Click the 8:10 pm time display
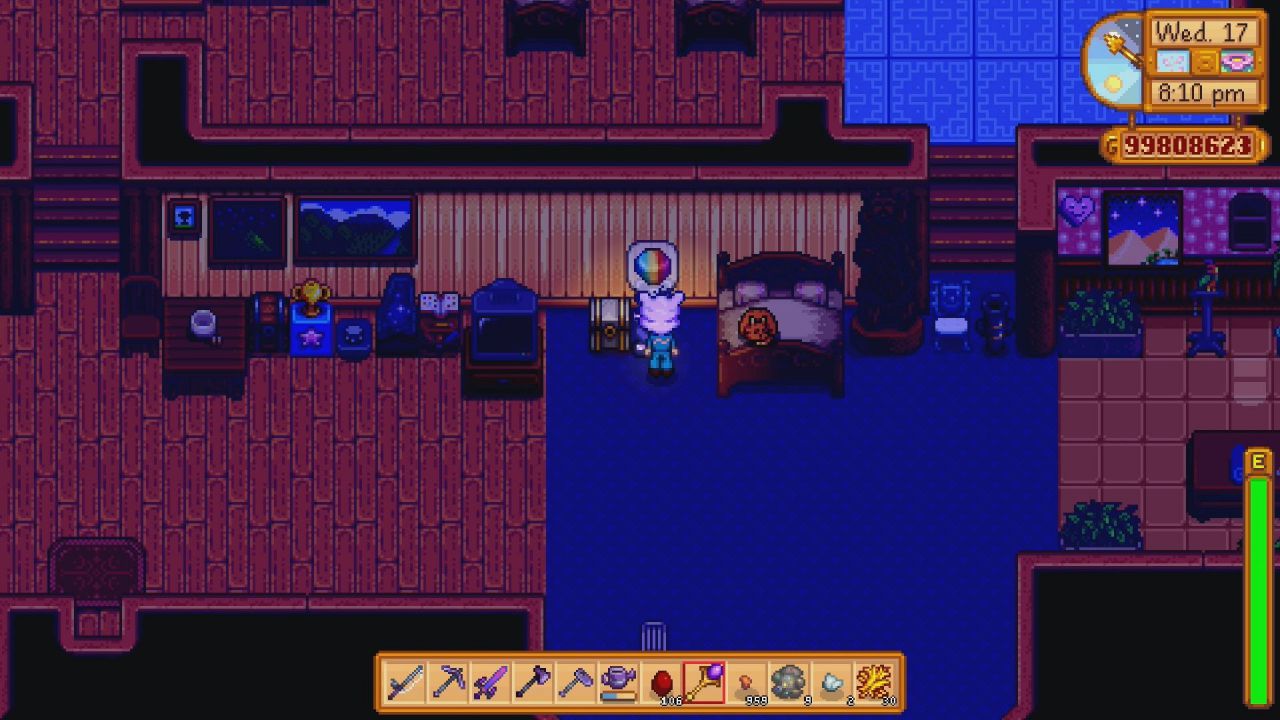 (x=1203, y=94)
